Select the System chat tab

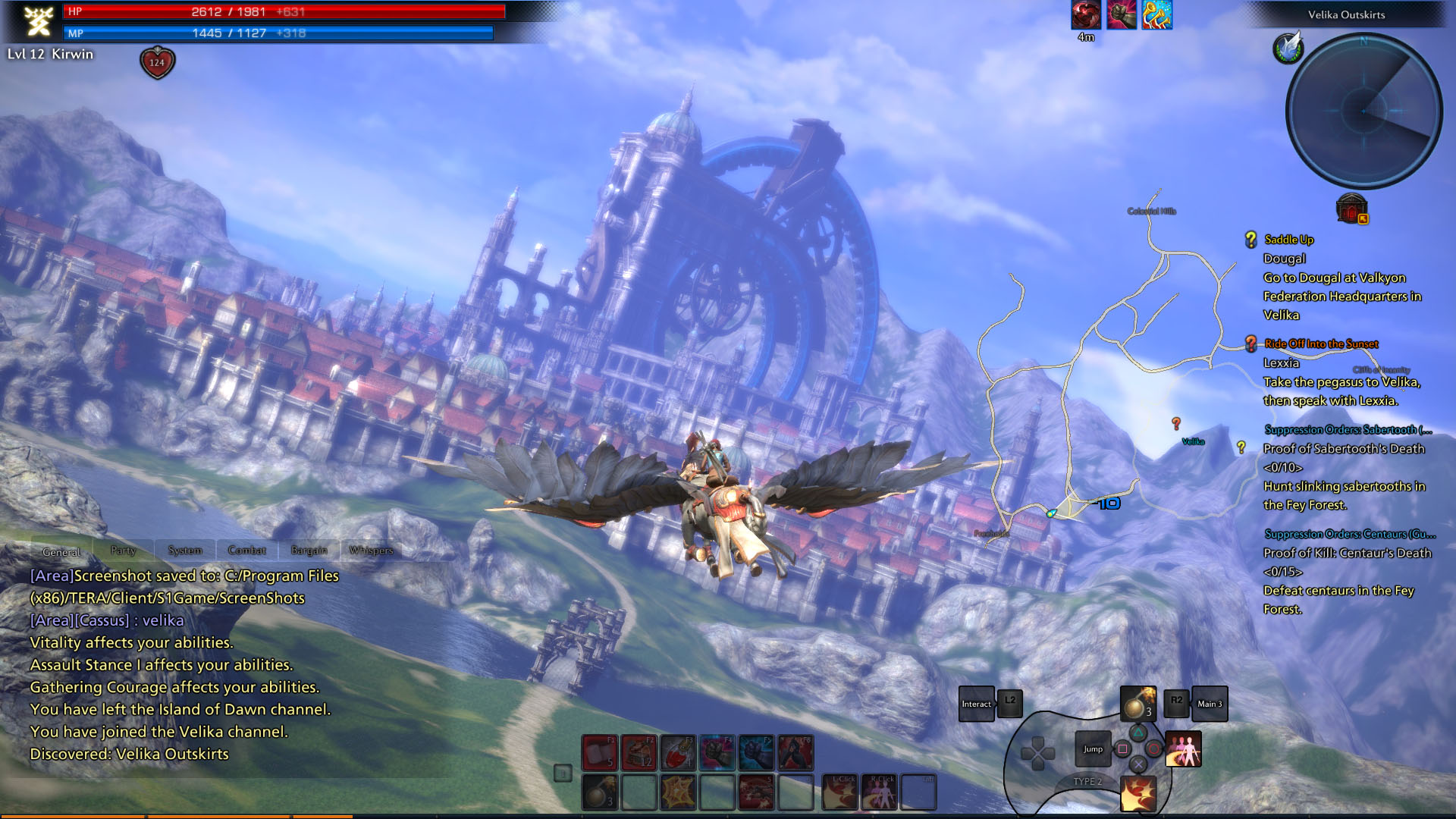185,551
